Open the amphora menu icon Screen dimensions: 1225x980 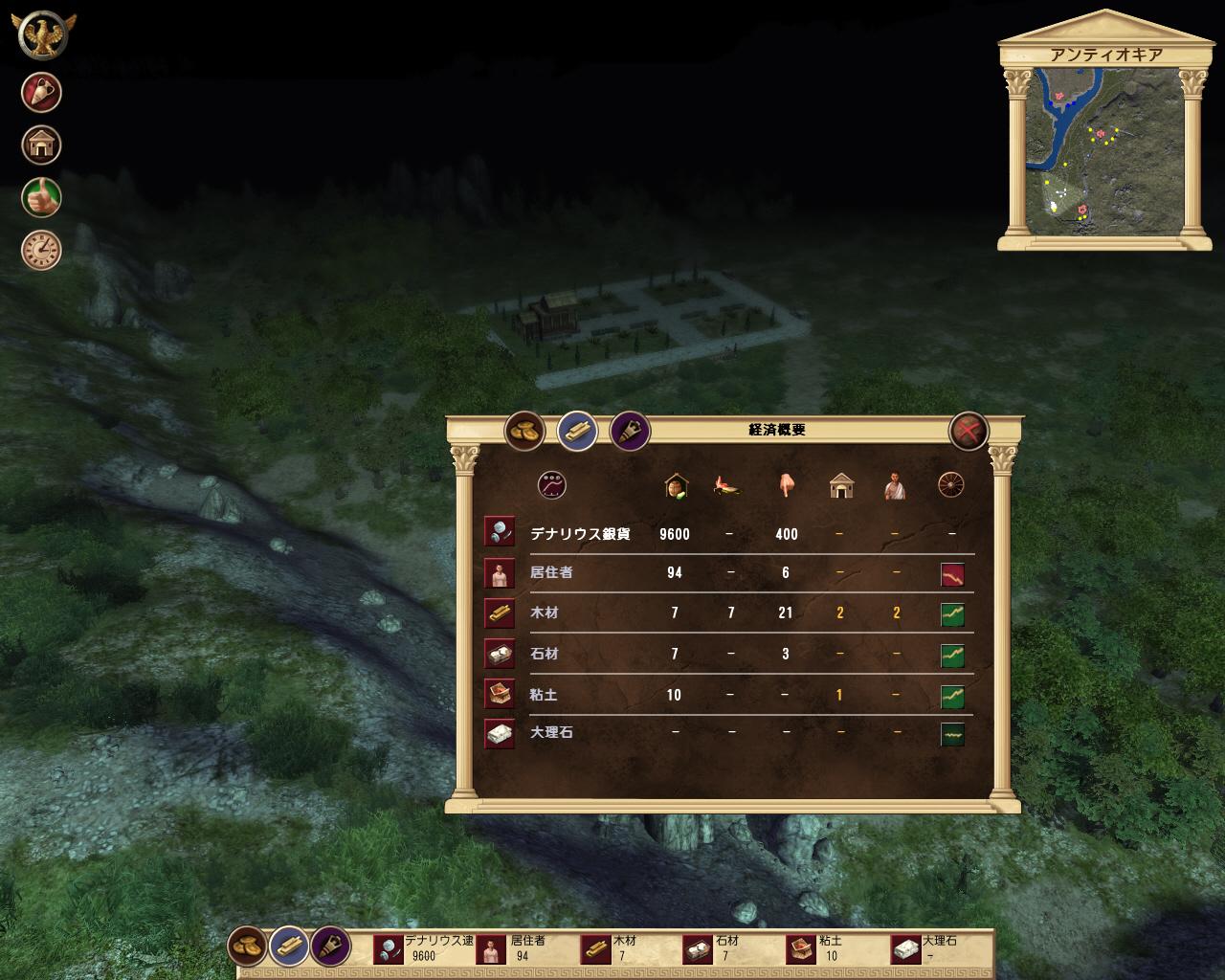click(41, 93)
